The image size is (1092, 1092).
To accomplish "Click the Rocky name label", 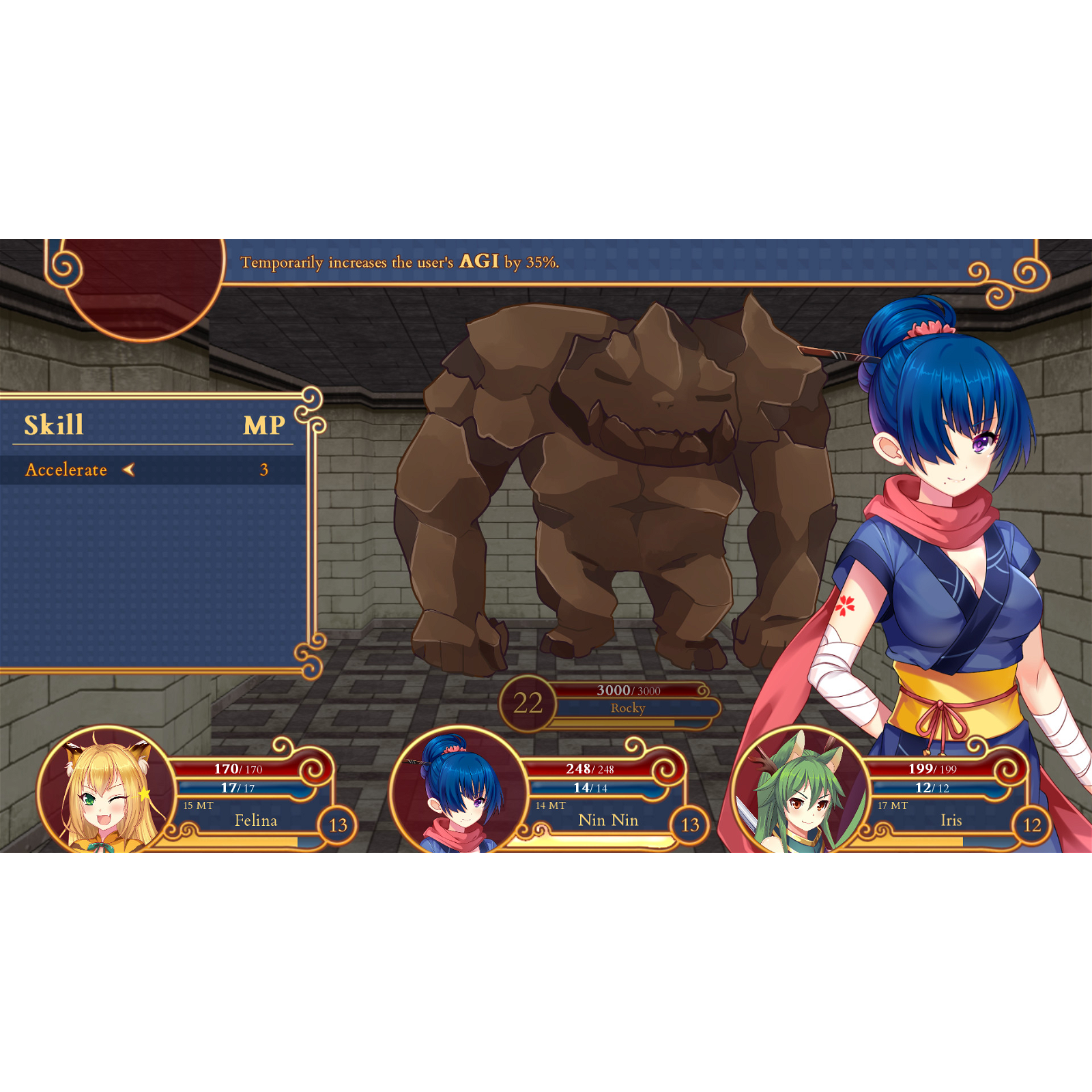I will tap(628, 708).
